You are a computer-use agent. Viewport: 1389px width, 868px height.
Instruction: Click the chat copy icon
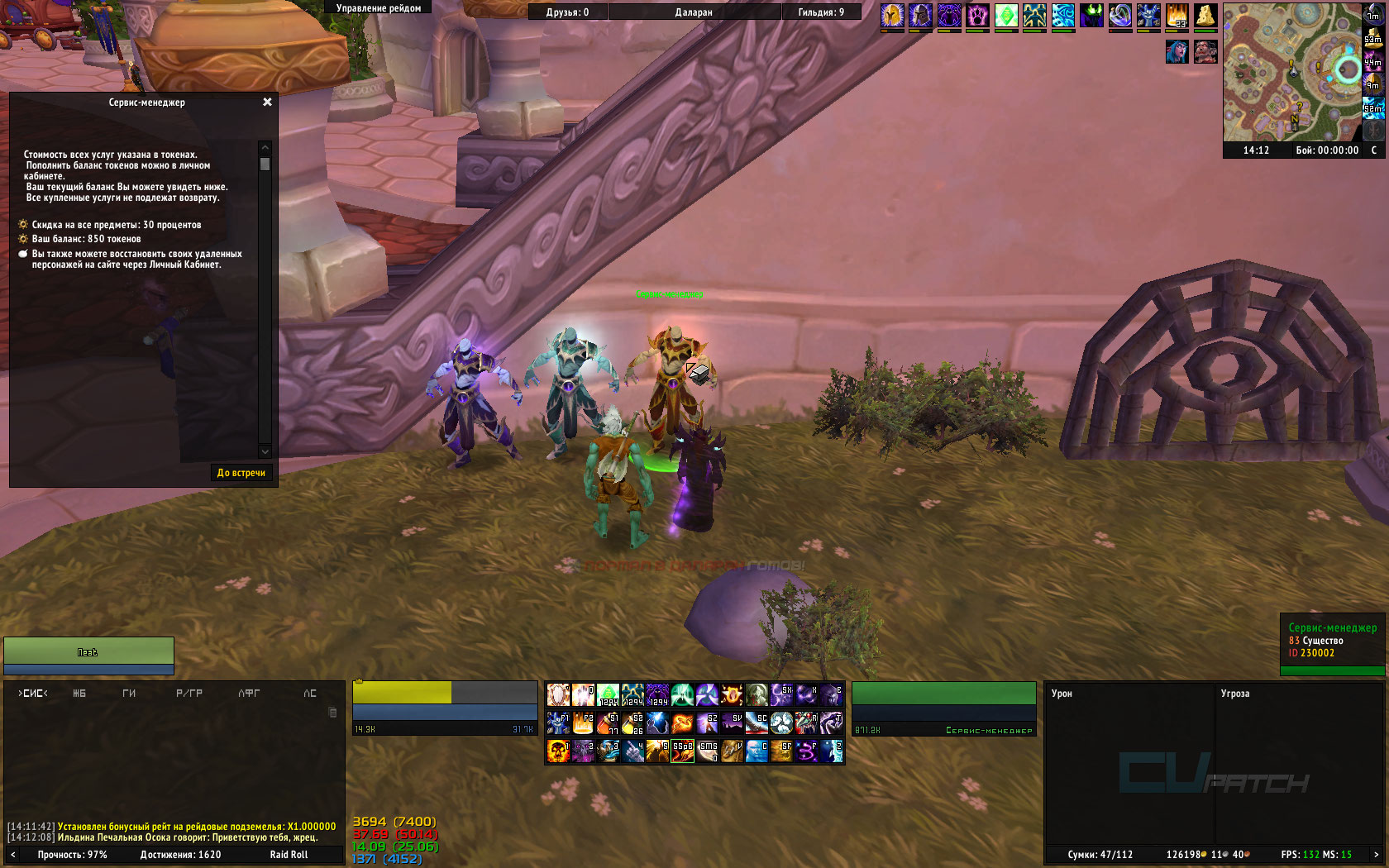click(332, 712)
